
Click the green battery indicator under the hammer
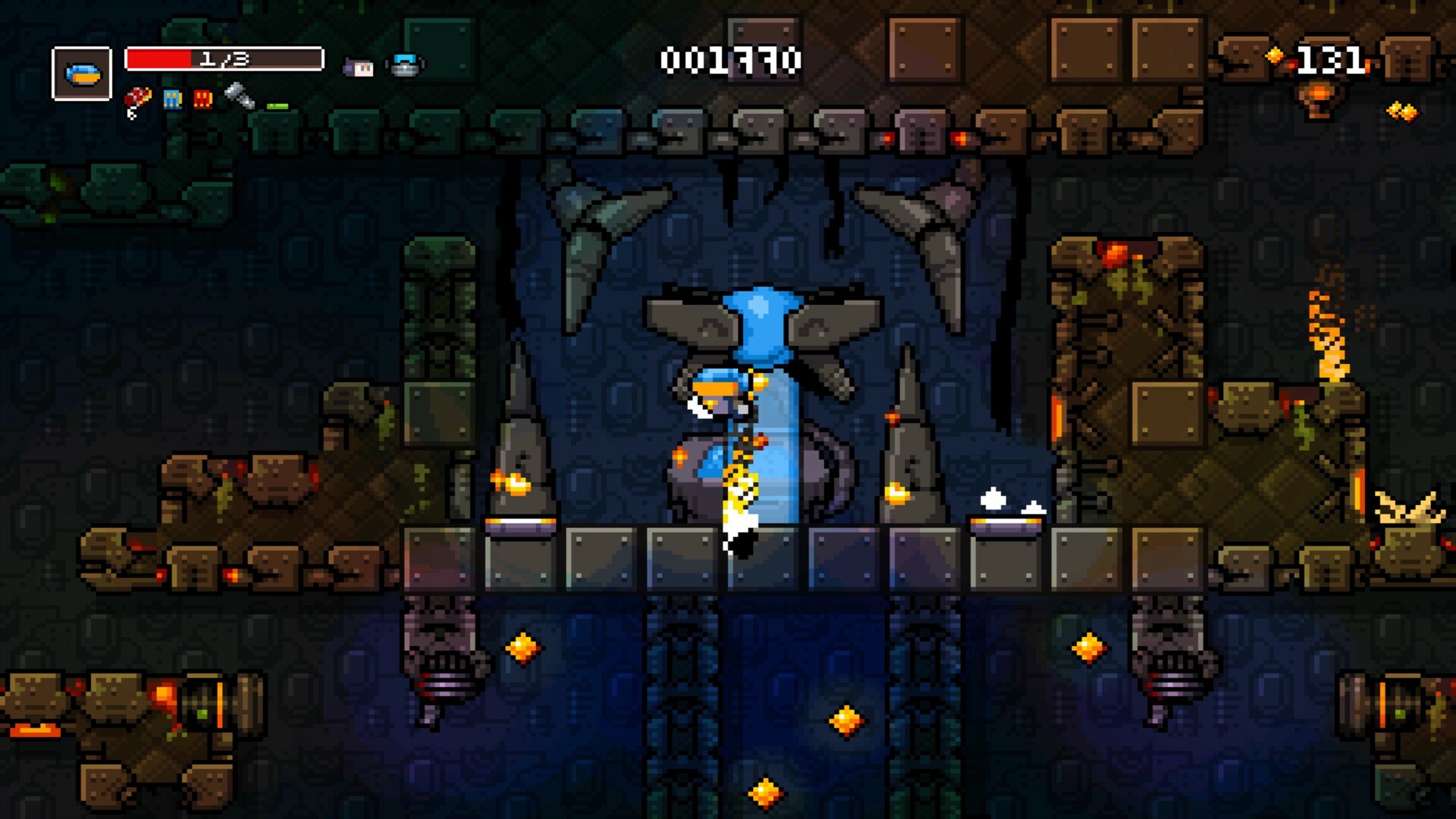click(x=277, y=105)
